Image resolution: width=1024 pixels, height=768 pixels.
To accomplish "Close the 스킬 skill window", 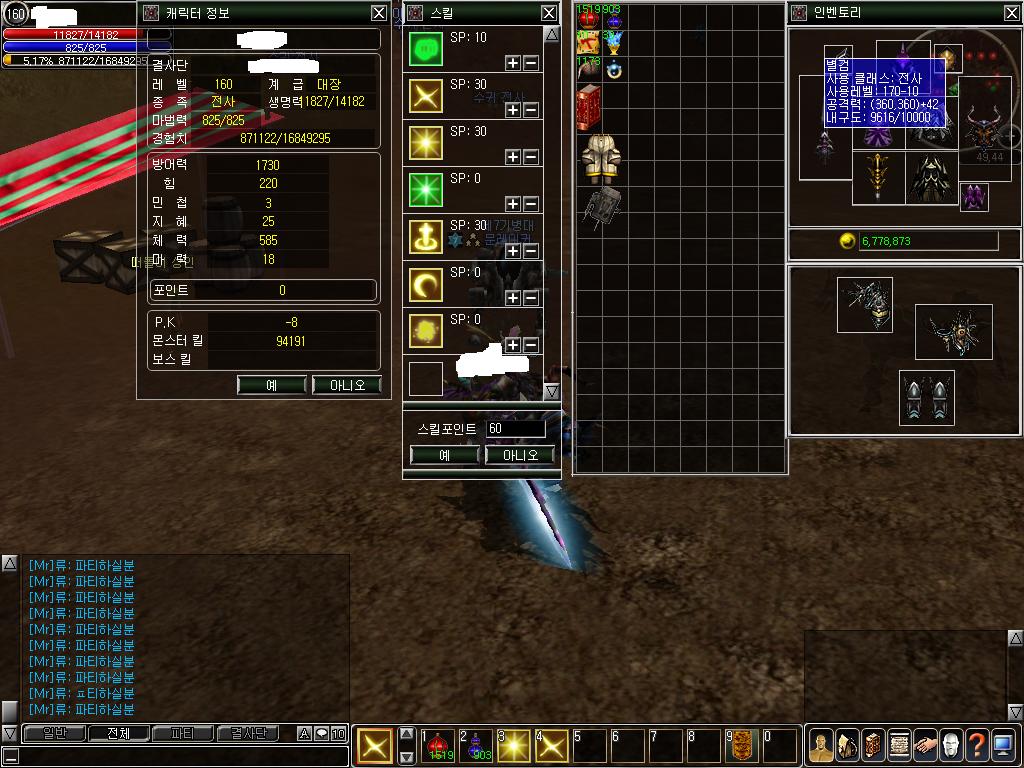I will [x=549, y=13].
